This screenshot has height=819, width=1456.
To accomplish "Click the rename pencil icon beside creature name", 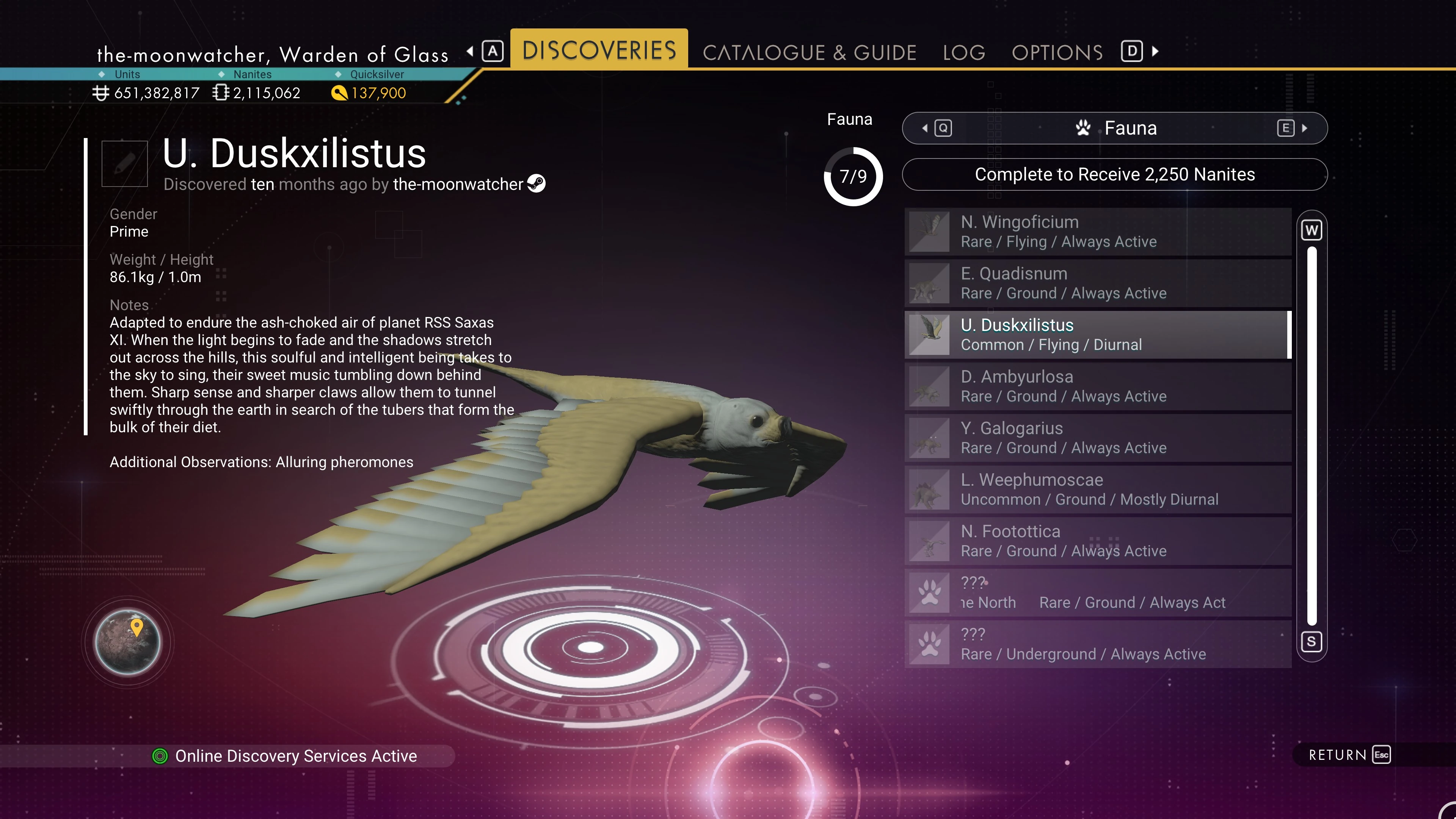I will [124, 163].
